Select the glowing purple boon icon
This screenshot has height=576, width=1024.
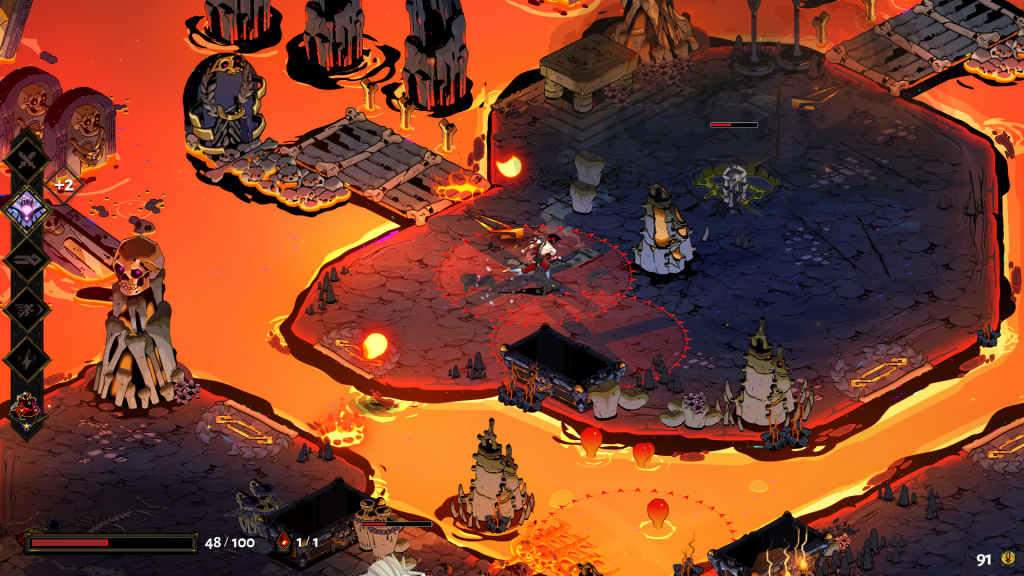coord(27,210)
